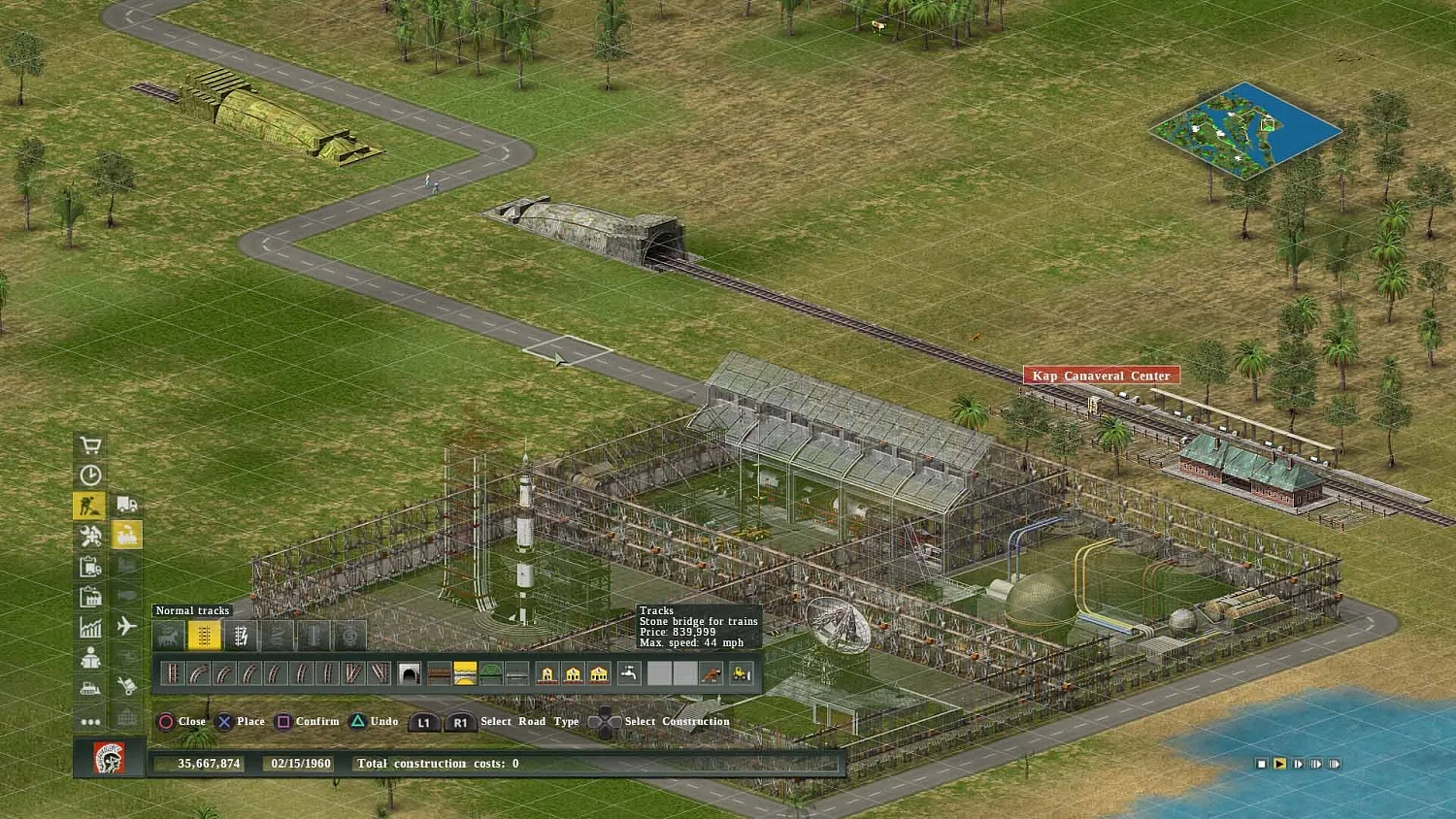Select the construction worker build menu

tap(90, 506)
